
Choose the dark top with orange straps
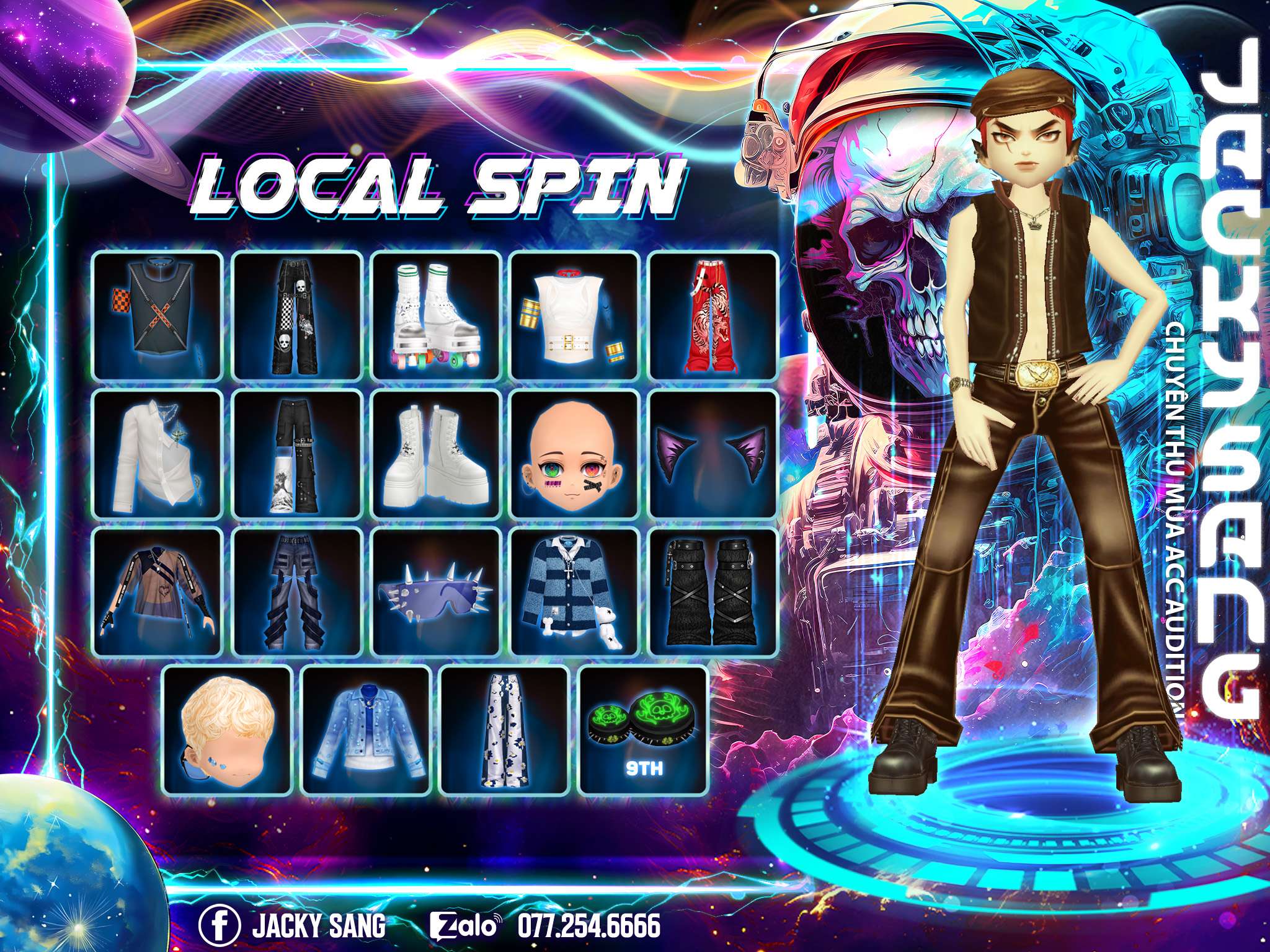click(158, 315)
